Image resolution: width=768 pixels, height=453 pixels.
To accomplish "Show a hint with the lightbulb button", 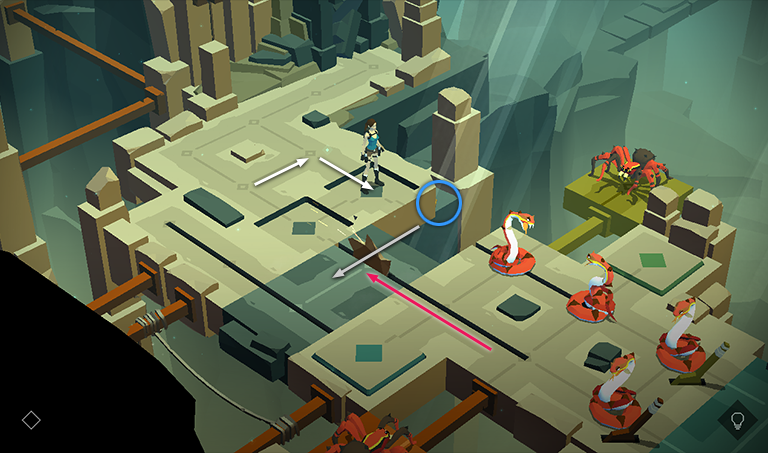I will point(738,420).
